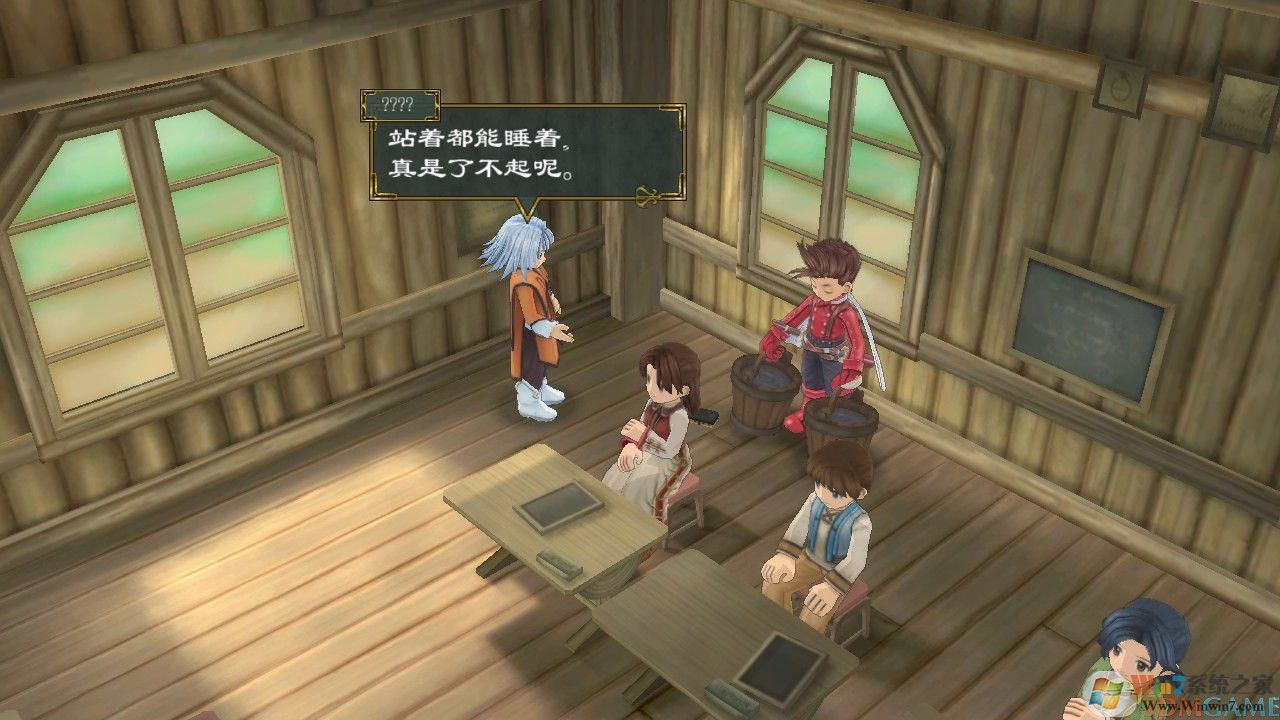Click the 系统之家 watermark characters

[1230, 682]
